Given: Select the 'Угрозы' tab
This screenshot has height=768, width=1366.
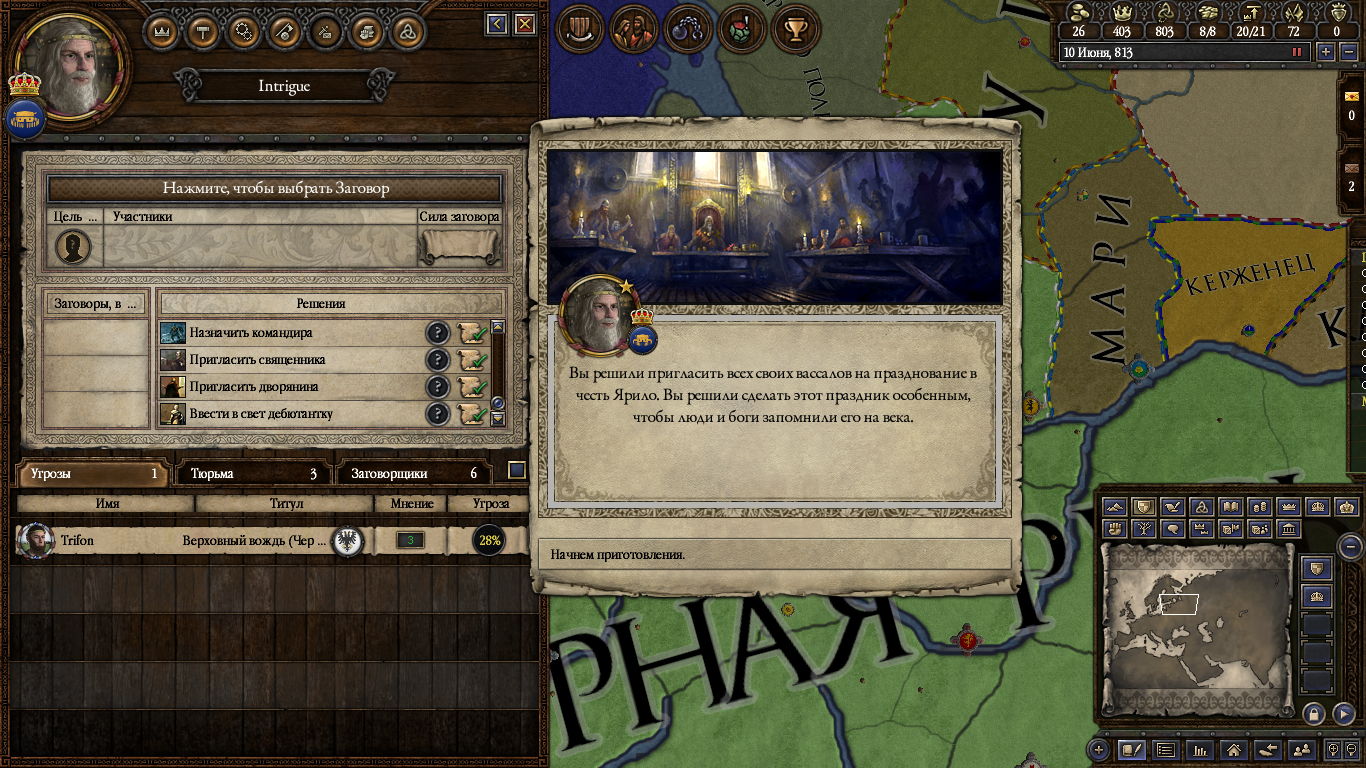Looking at the screenshot, I should (x=93, y=473).
